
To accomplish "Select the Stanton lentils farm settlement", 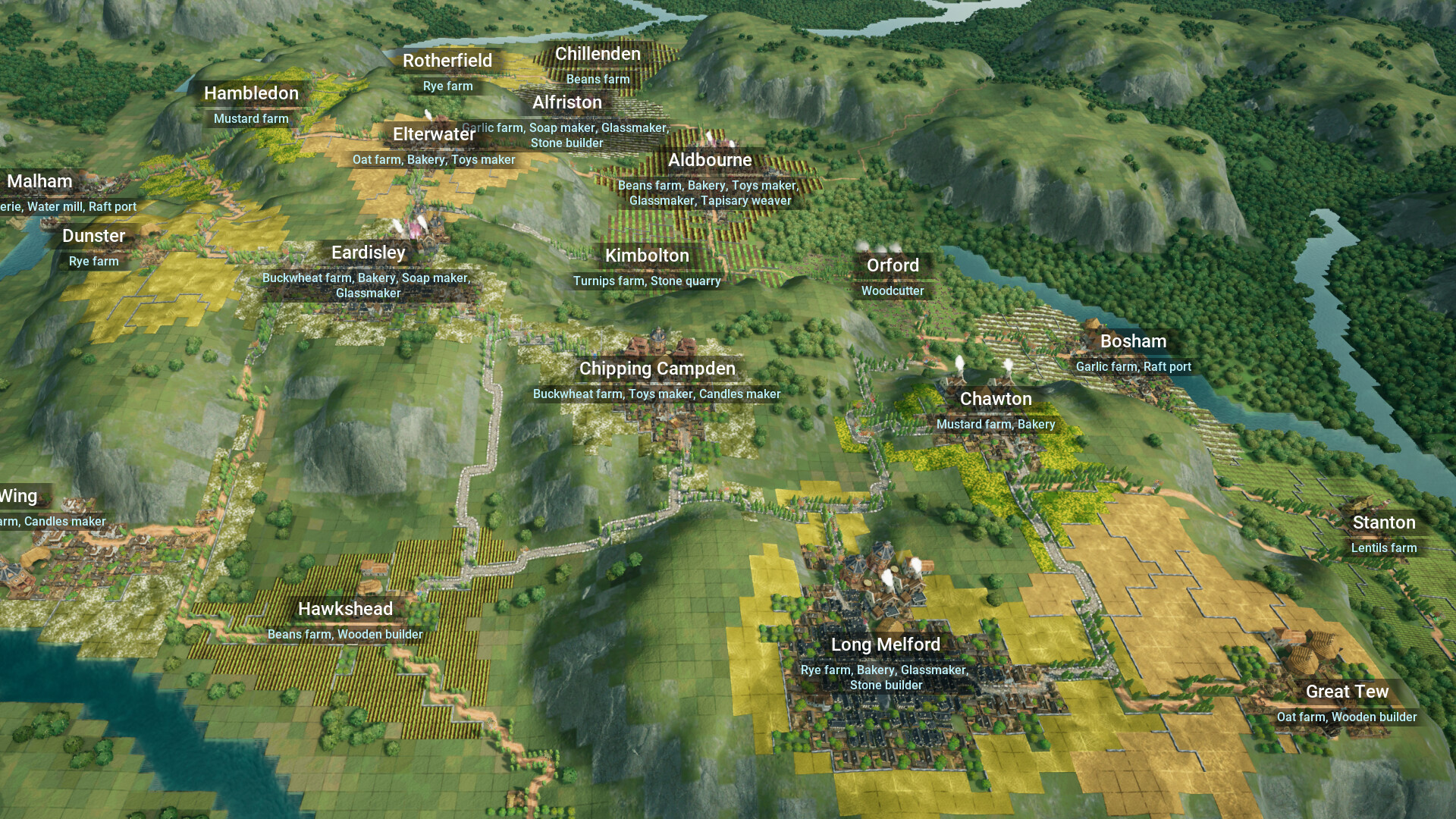I will 1383,522.
